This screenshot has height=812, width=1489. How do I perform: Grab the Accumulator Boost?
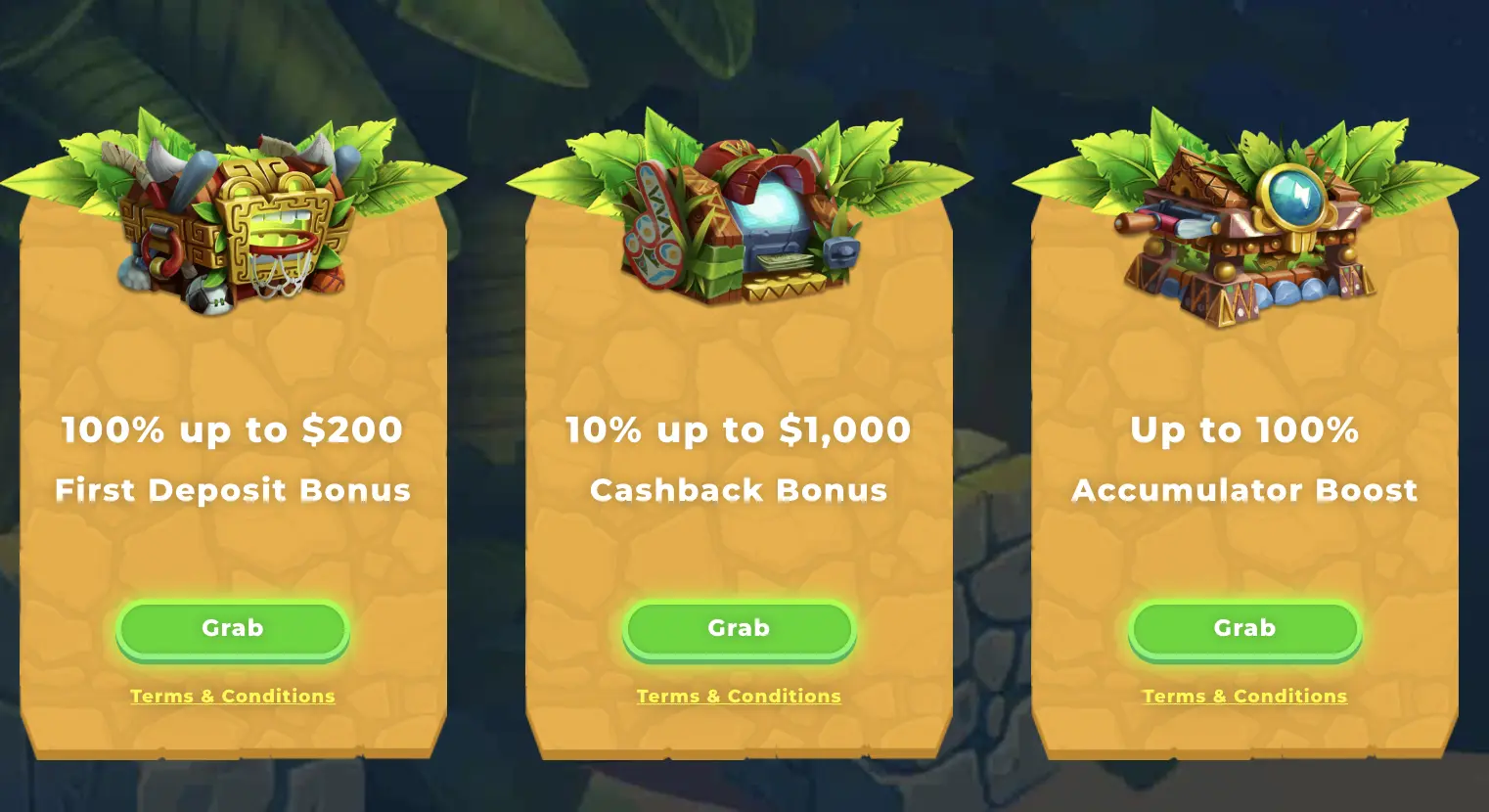click(x=1243, y=628)
